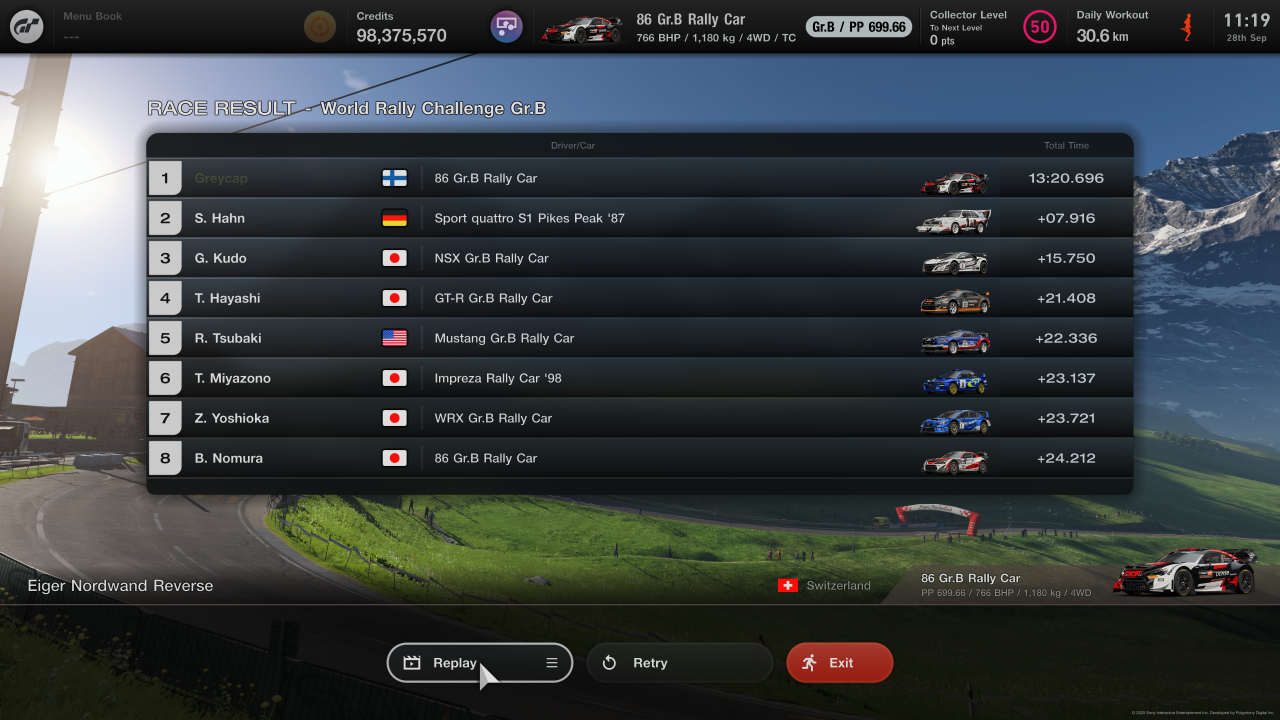Select S. Hahn's result row
Screen dimensions: 1280x720
point(640,218)
